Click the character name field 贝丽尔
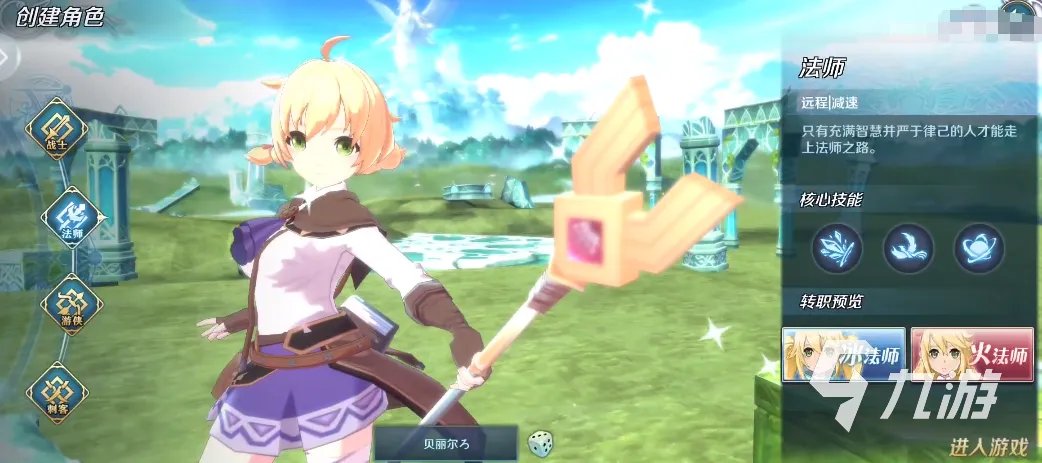Viewport: 1042px width, 463px height. pos(446,443)
